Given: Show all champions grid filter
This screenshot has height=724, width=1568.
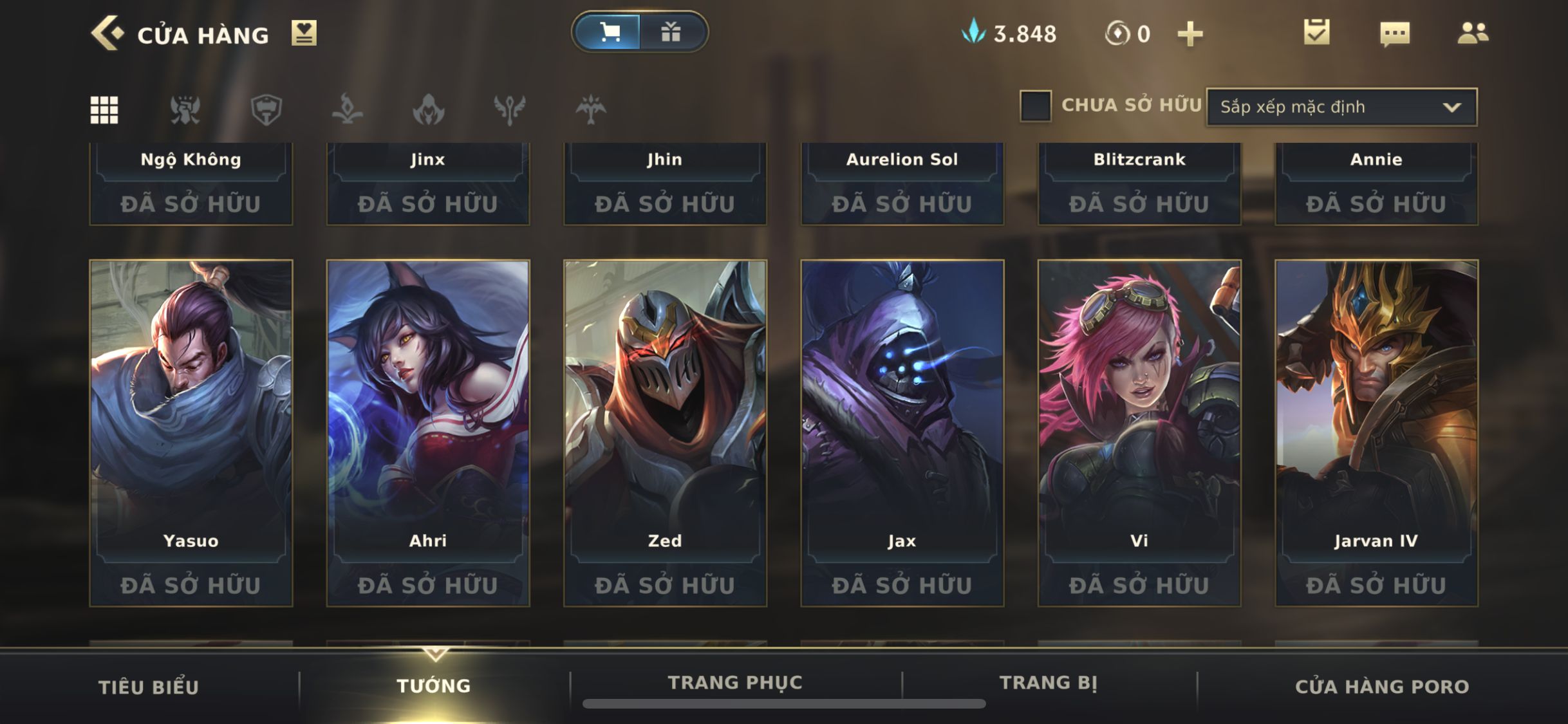Looking at the screenshot, I should (104, 110).
